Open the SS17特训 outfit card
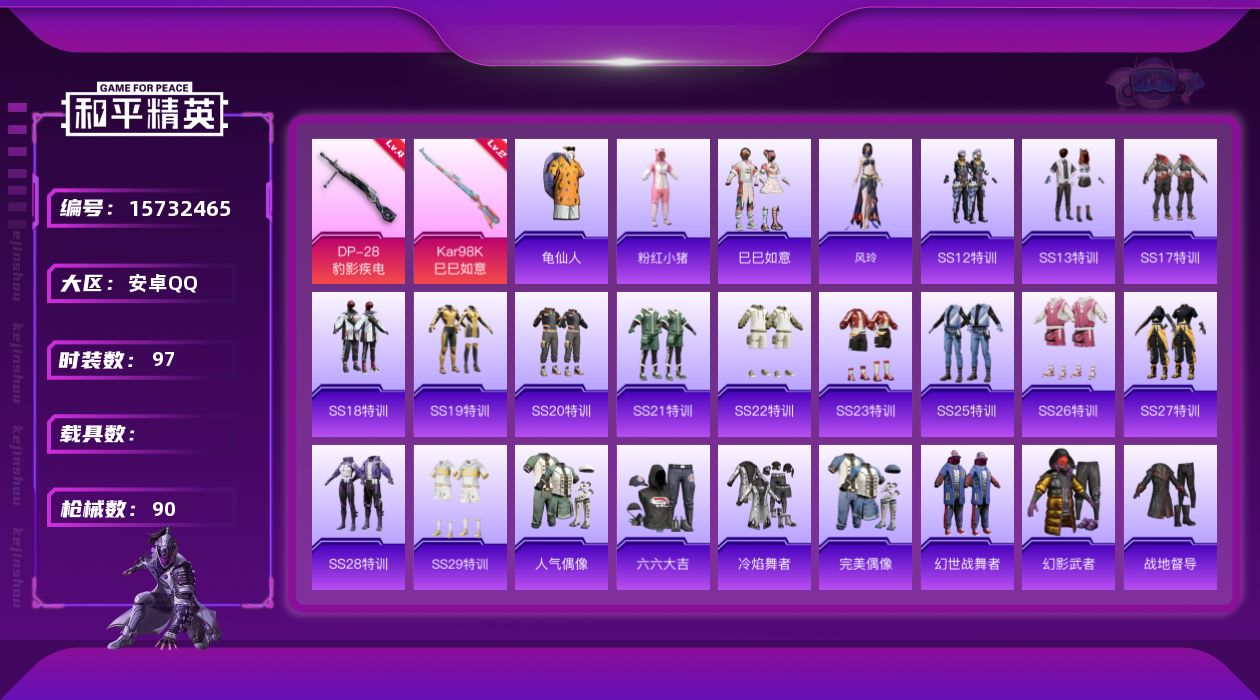The image size is (1260, 700). [1170, 210]
